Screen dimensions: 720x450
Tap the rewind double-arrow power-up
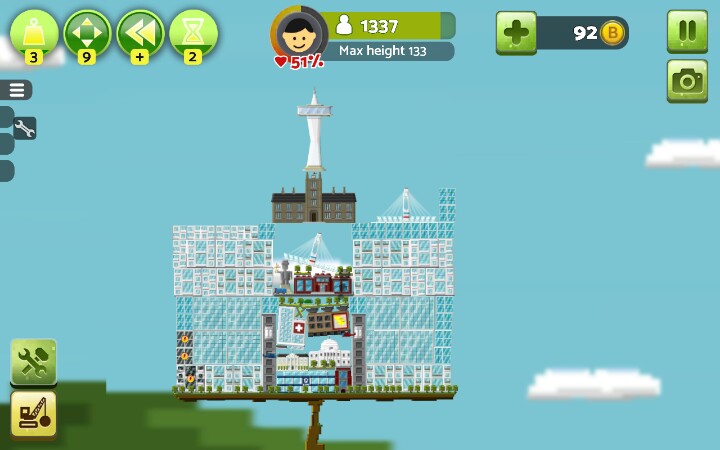tap(140, 33)
